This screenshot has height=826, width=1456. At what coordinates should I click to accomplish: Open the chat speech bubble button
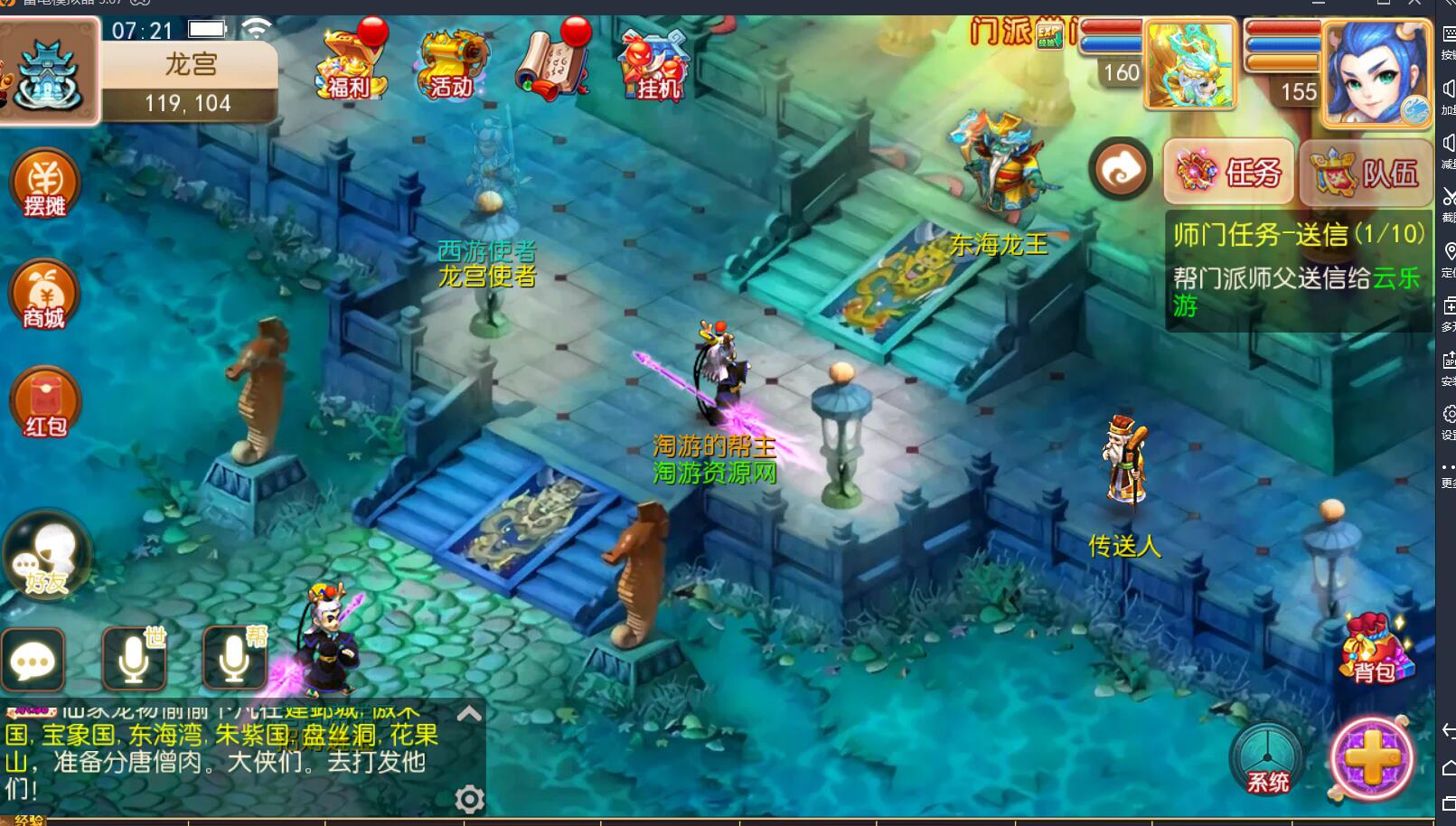coord(33,661)
